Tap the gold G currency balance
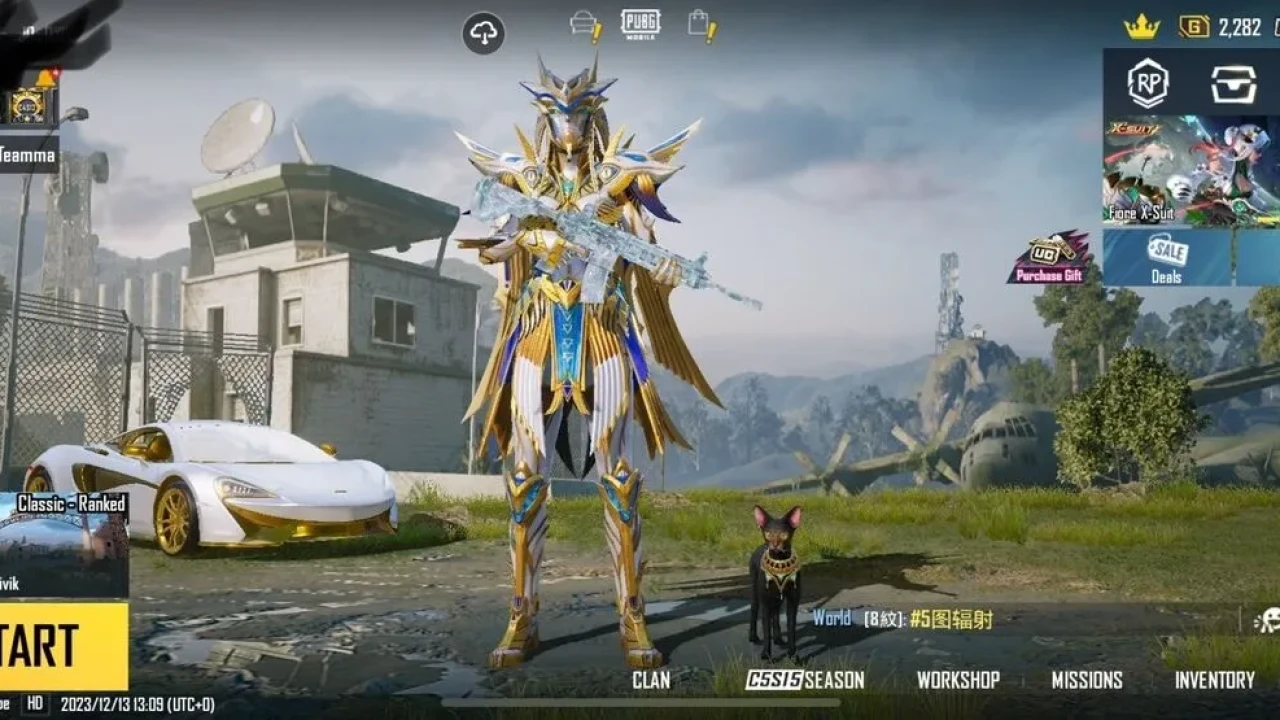This screenshot has height=720, width=1280. [1220, 27]
